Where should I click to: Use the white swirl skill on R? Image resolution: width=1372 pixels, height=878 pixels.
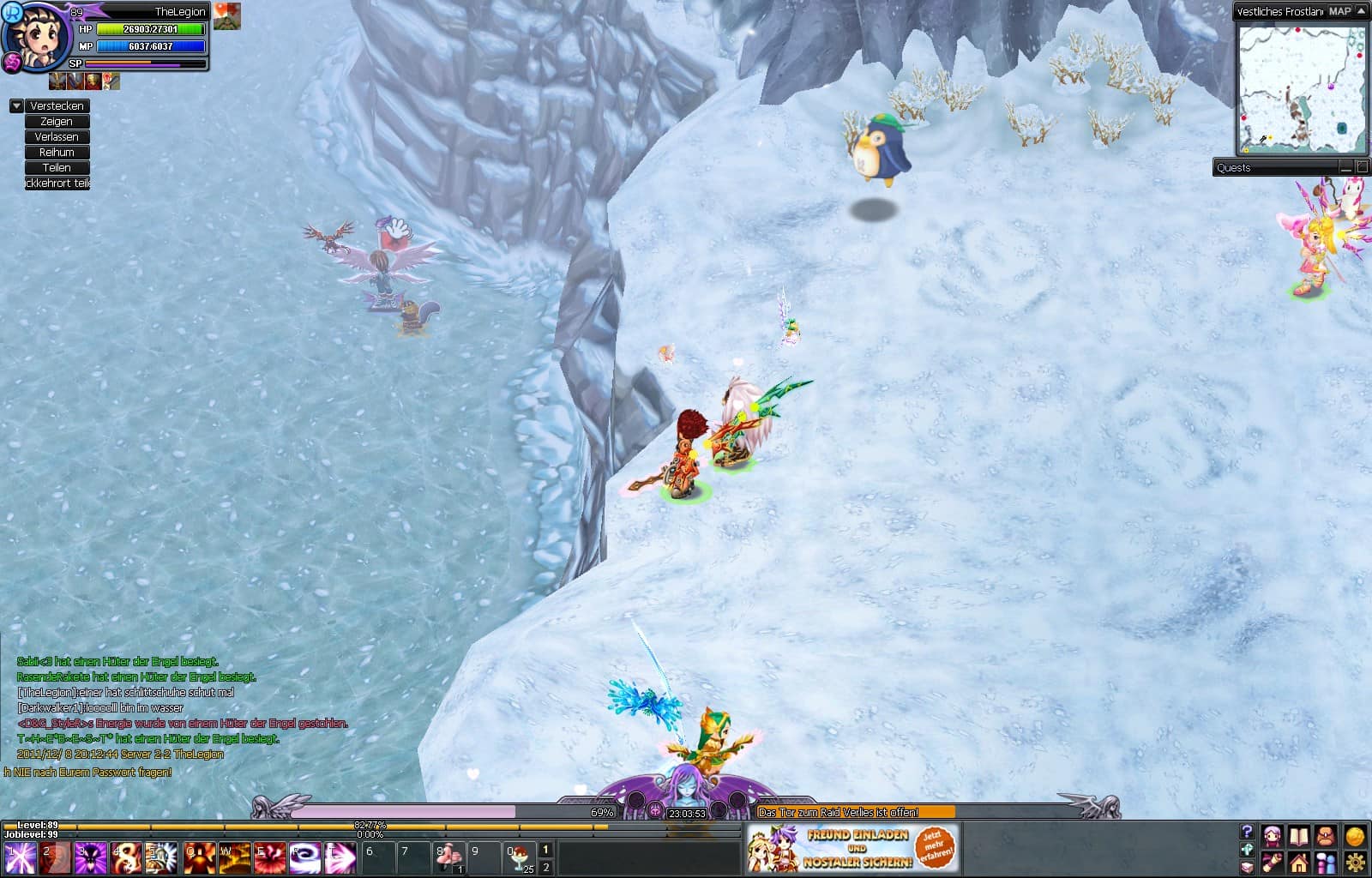click(x=304, y=857)
